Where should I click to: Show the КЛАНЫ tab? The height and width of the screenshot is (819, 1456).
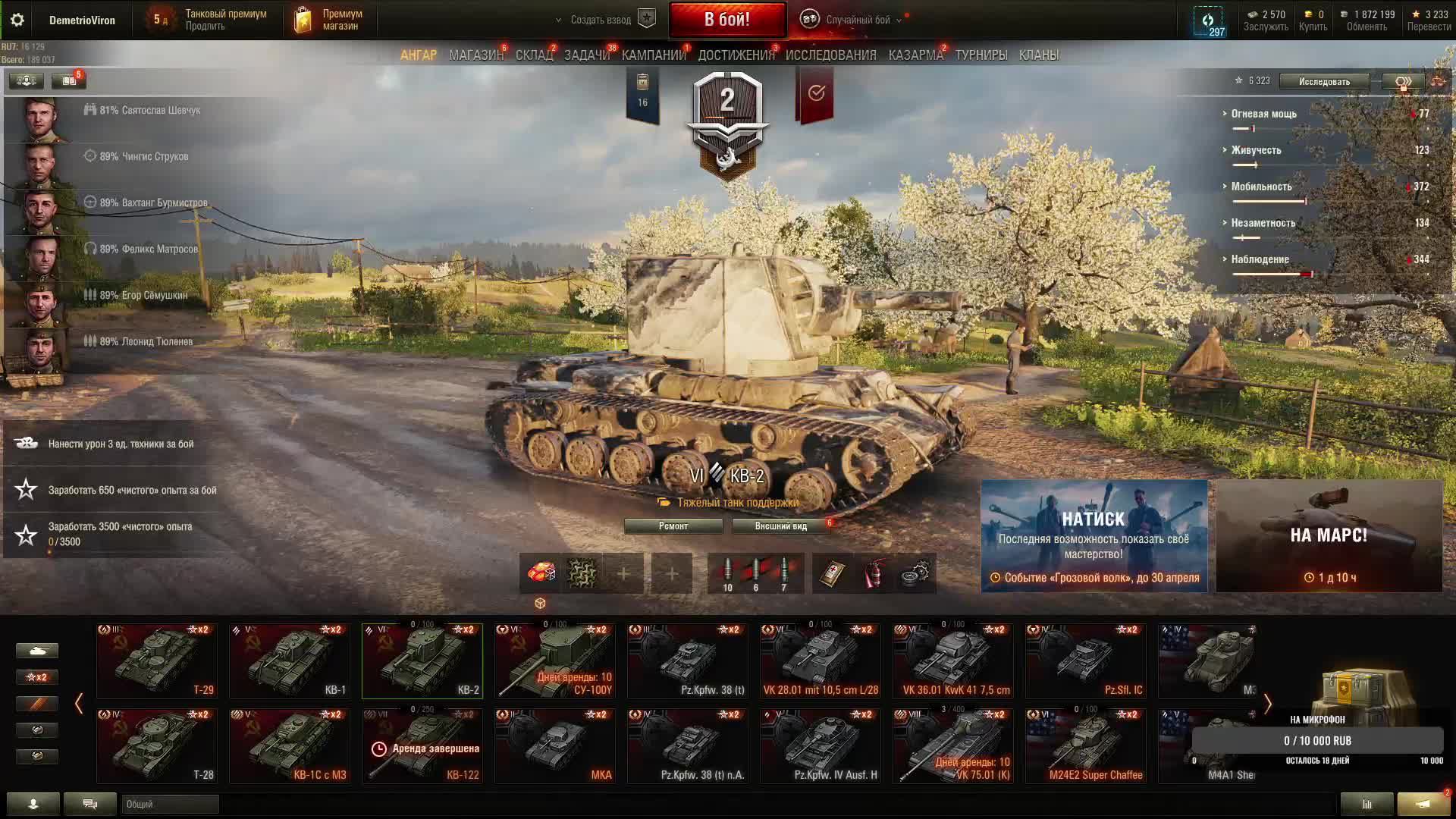1038,55
